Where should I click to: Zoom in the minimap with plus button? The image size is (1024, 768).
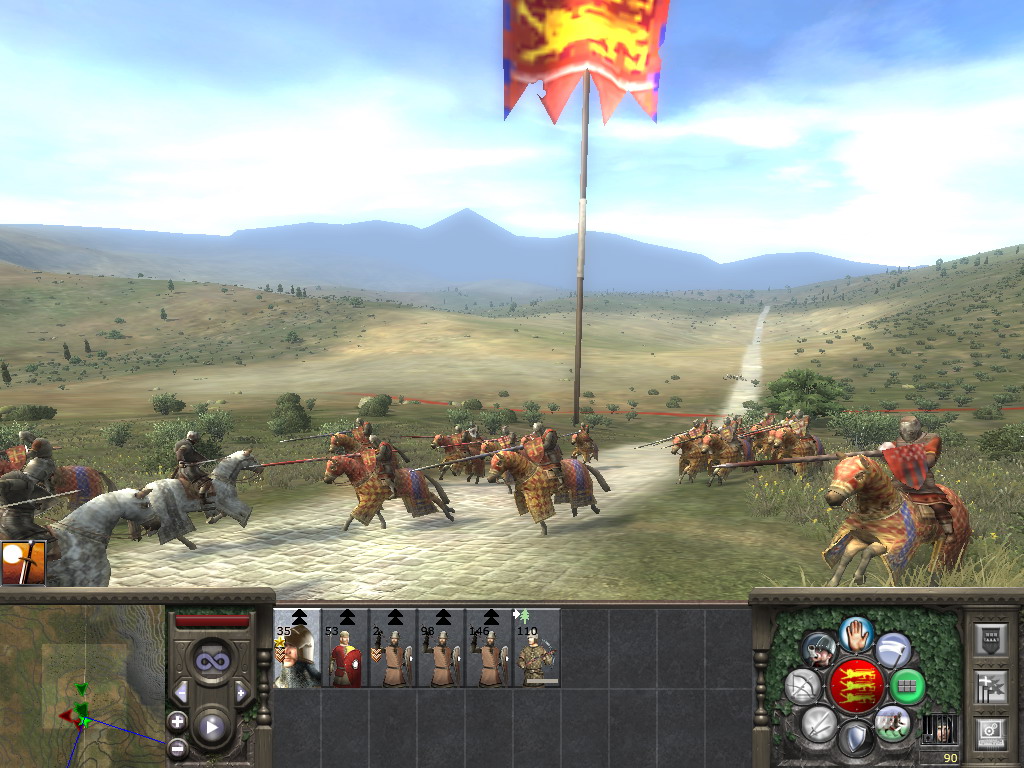[177, 720]
